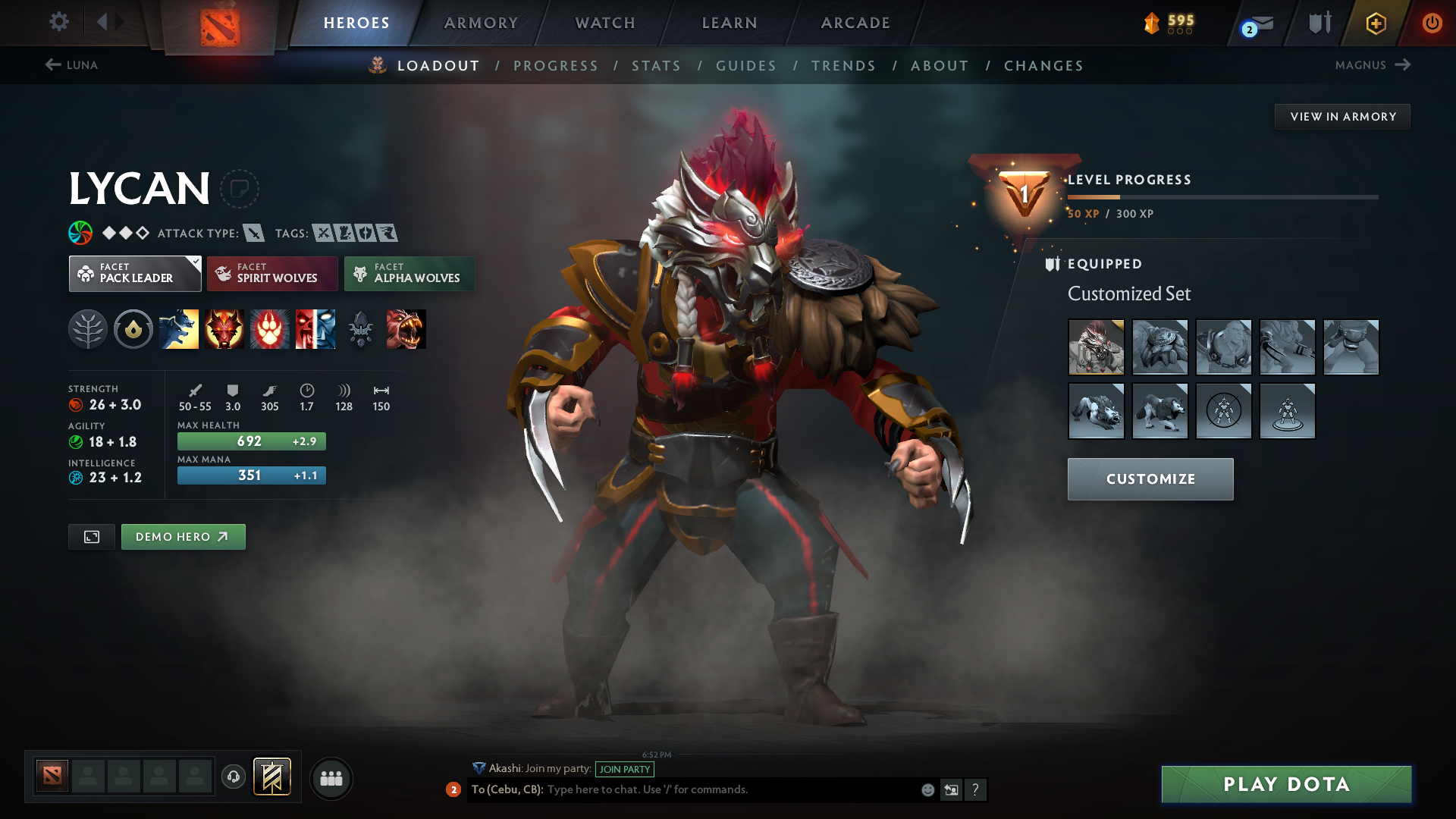Viewport: 1456px width, 819px height.
Task: Click the JOIN PARTY link in chat
Action: pyautogui.click(x=624, y=769)
